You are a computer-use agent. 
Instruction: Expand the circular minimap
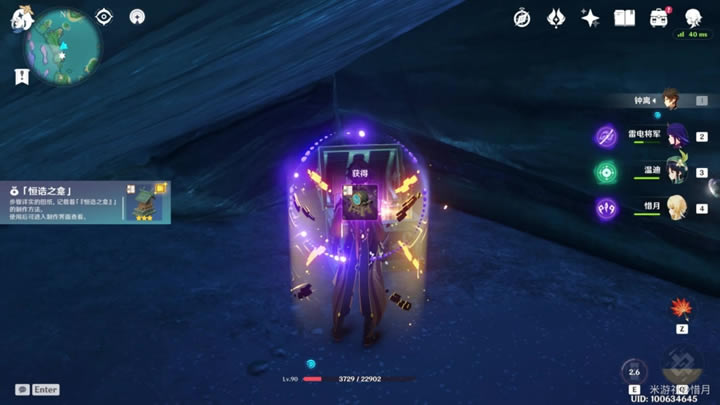[62, 45]
